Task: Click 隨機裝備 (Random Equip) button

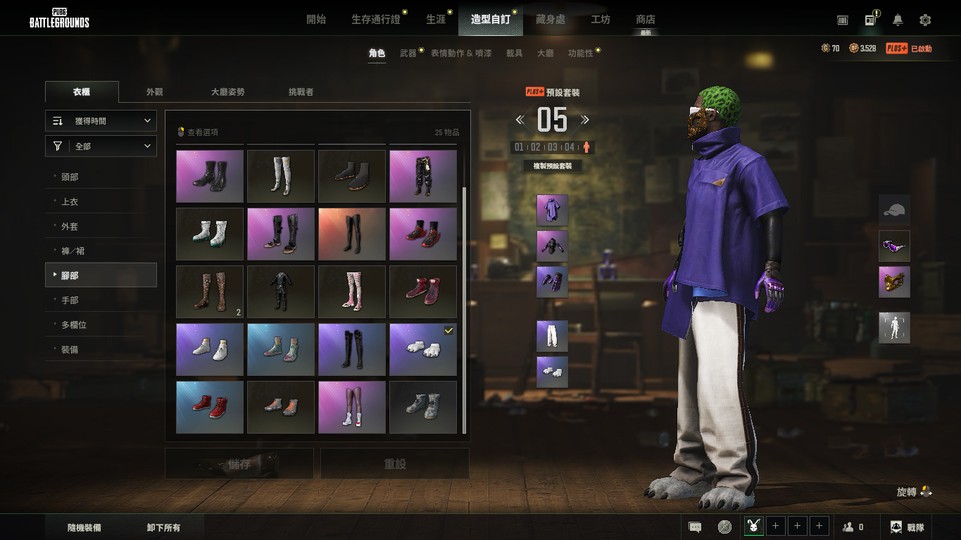Action: tap(84, 527)
